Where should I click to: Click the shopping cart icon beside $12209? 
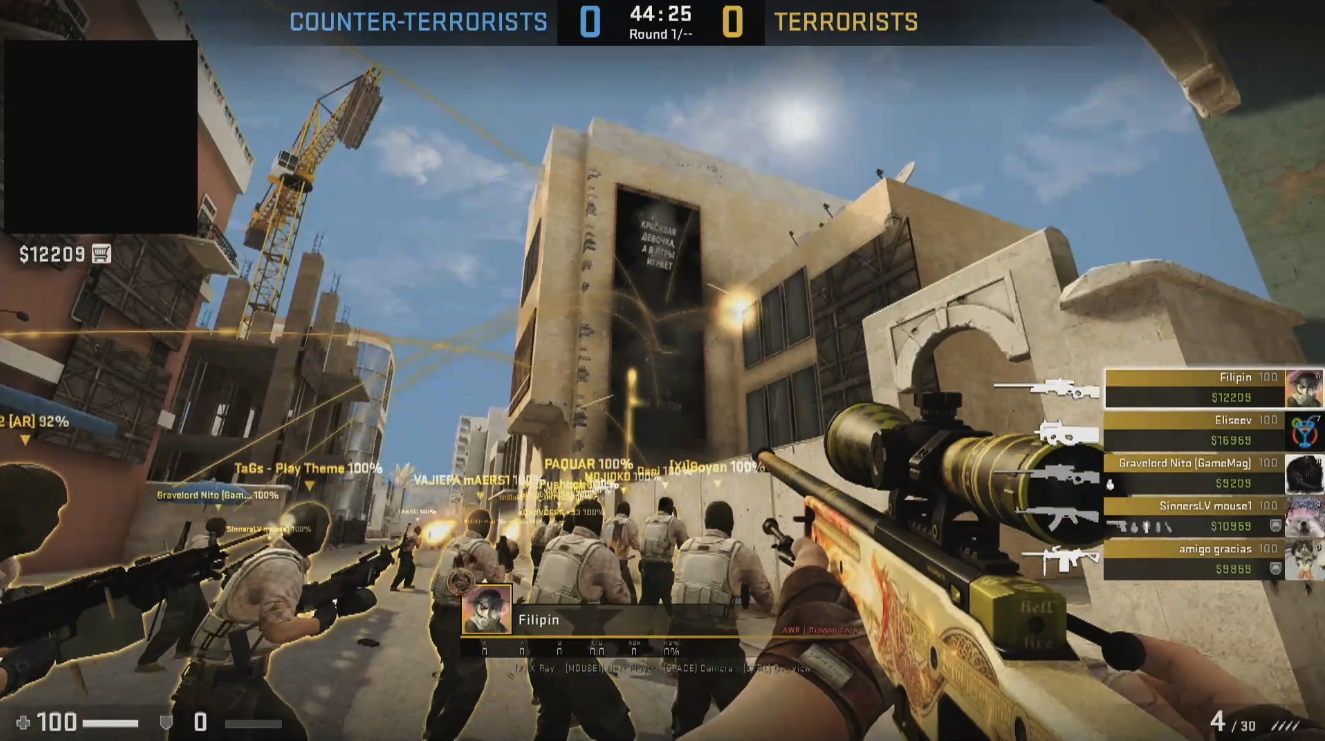[101, 254]
